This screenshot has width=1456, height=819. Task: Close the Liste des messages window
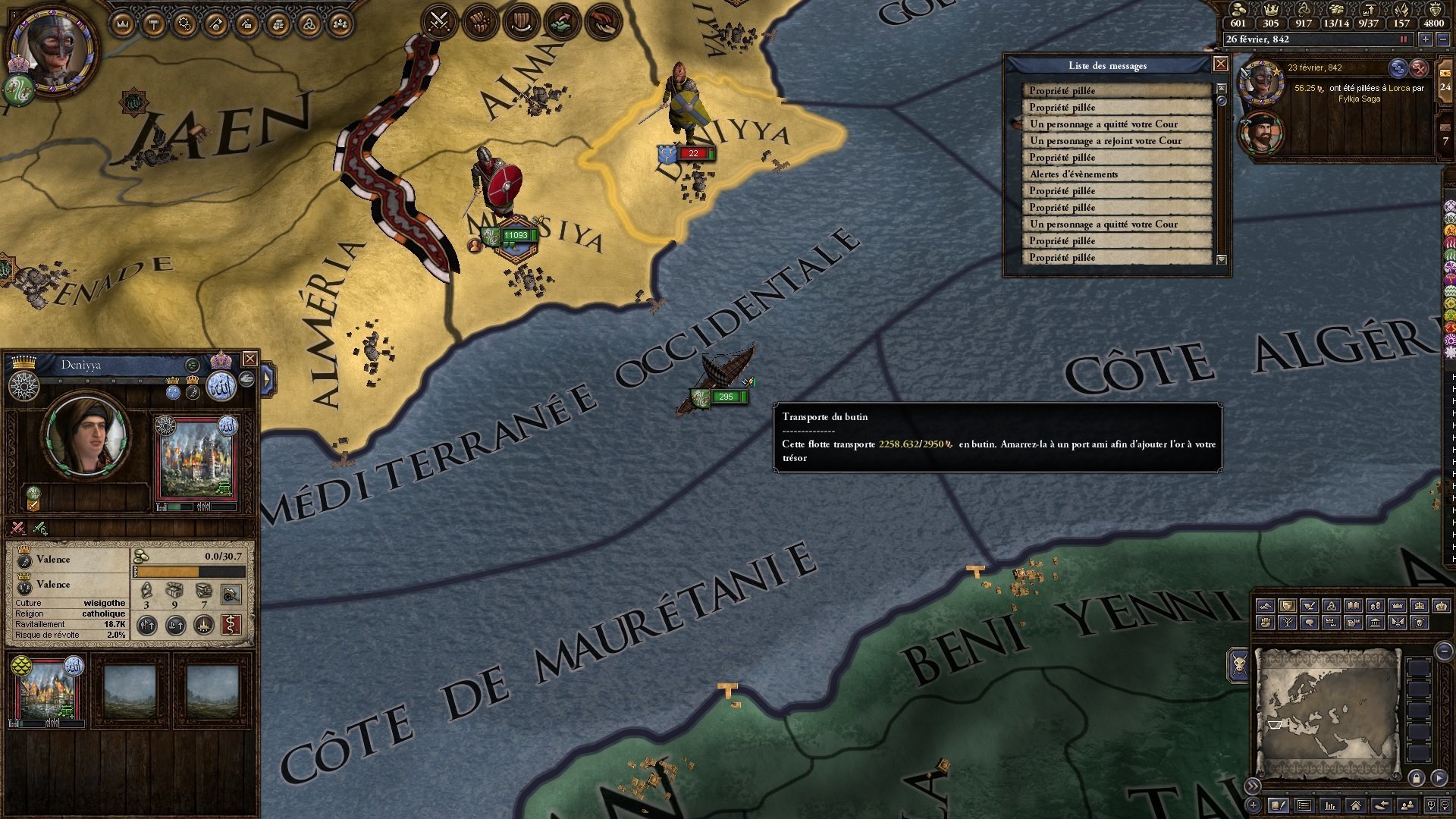1220,64
